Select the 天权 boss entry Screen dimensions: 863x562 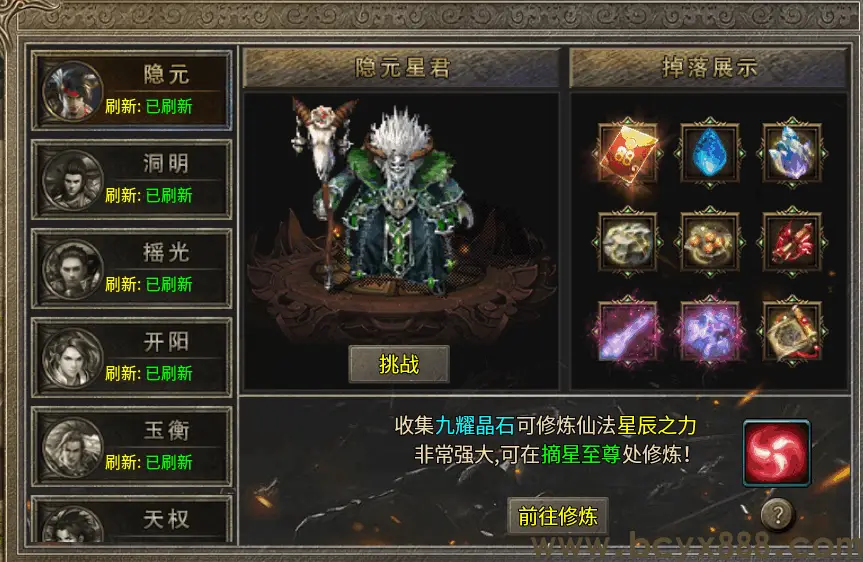click(x=133, y=521)
